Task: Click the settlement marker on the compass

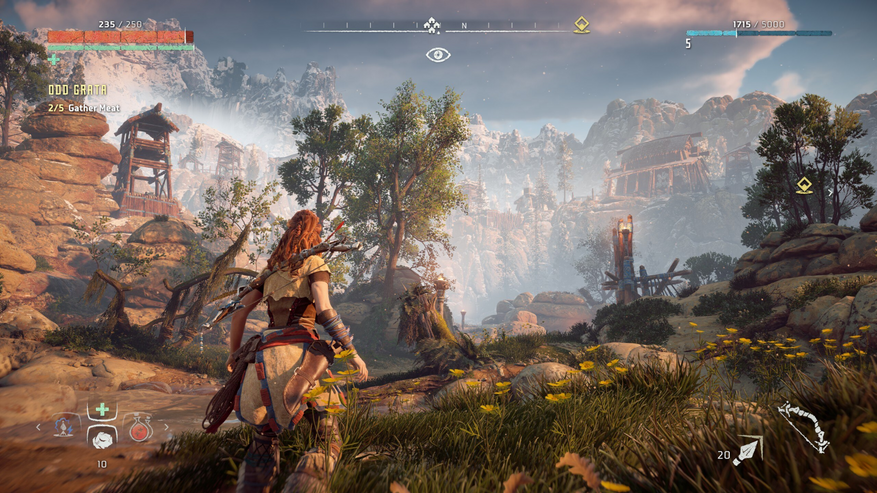Action: point(432,25)
